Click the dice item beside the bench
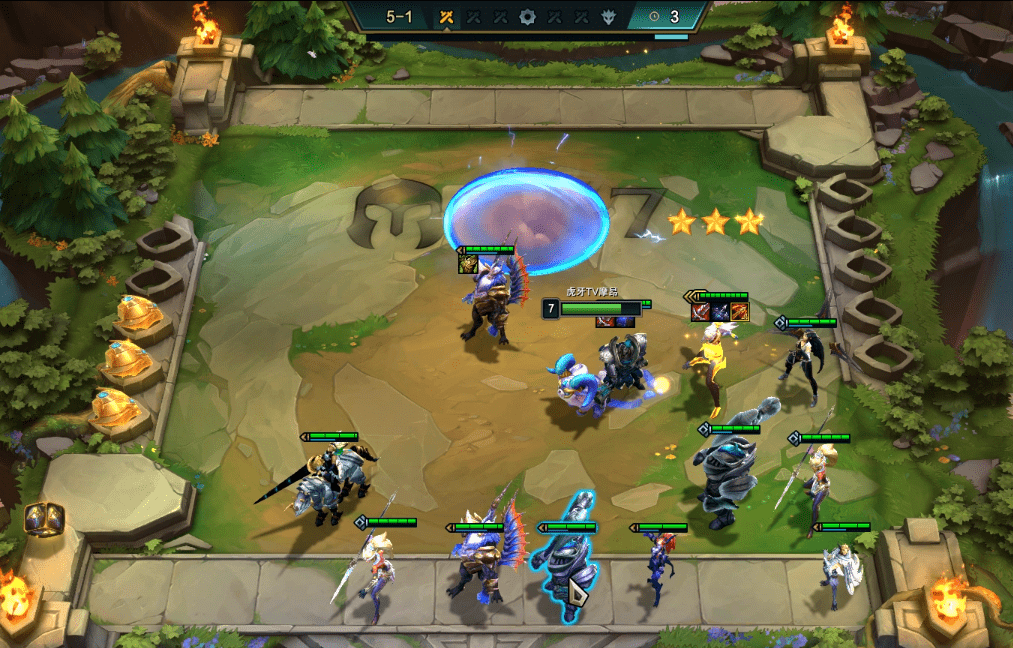Viewport: 1013px width, 648px height. tap(43, 518)
